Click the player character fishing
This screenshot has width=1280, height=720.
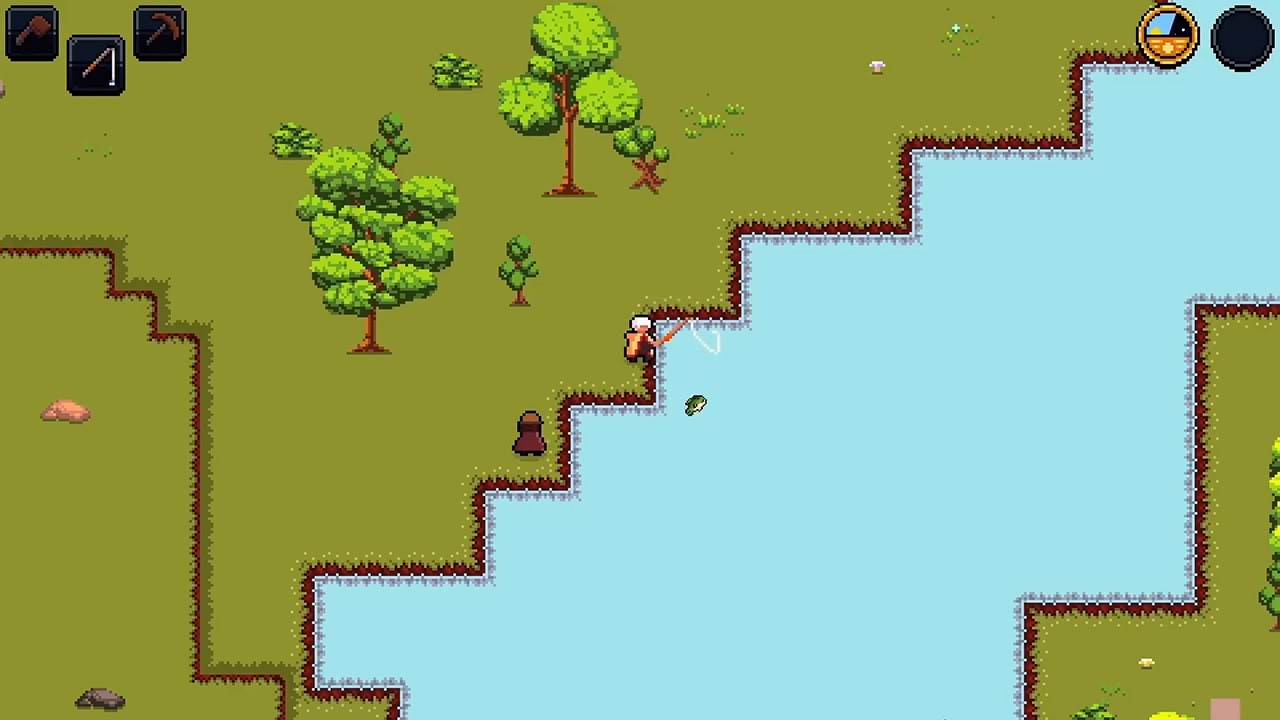click(x=641, y=338)
